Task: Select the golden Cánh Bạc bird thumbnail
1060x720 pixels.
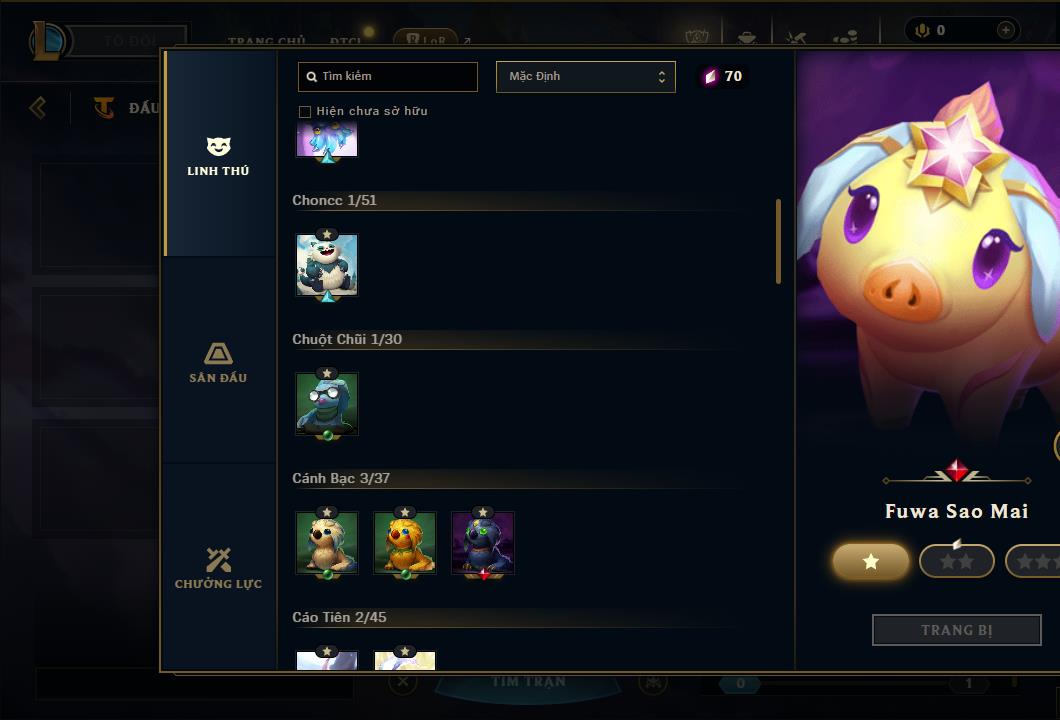Action: tap(405, 543)
